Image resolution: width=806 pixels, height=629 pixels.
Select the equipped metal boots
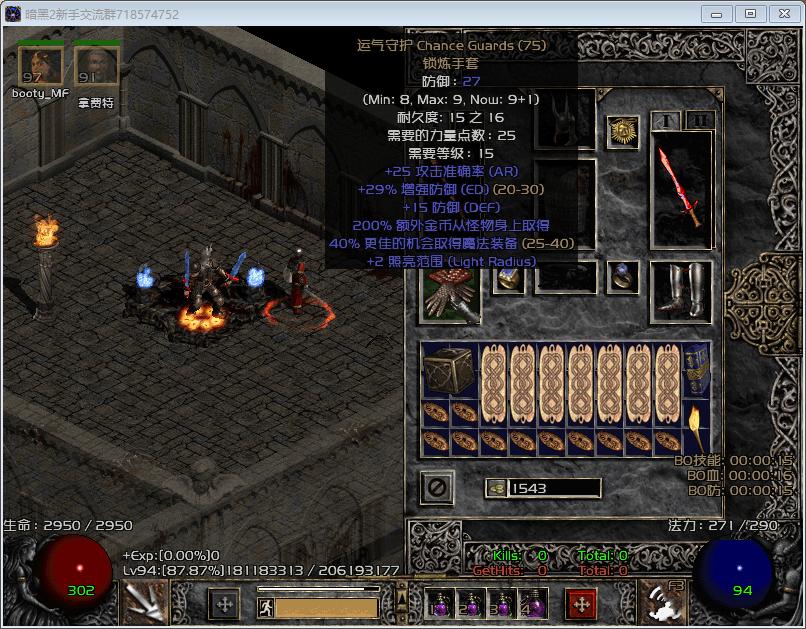tap(681, 292)
